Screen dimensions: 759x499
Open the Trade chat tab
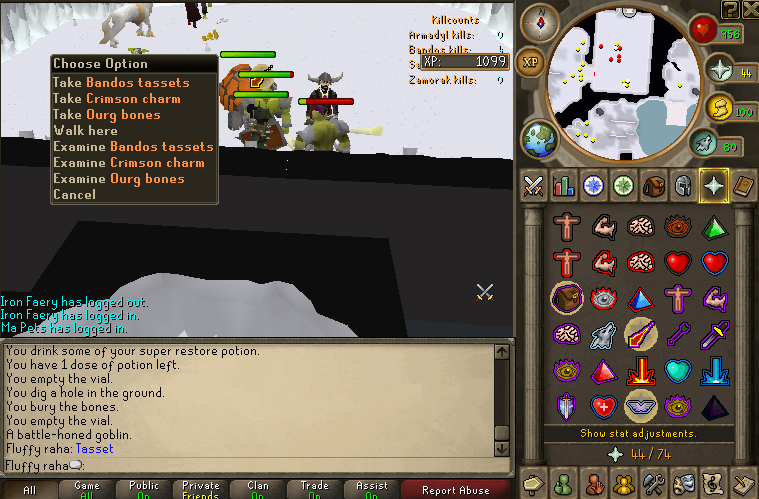coord(315,490)
